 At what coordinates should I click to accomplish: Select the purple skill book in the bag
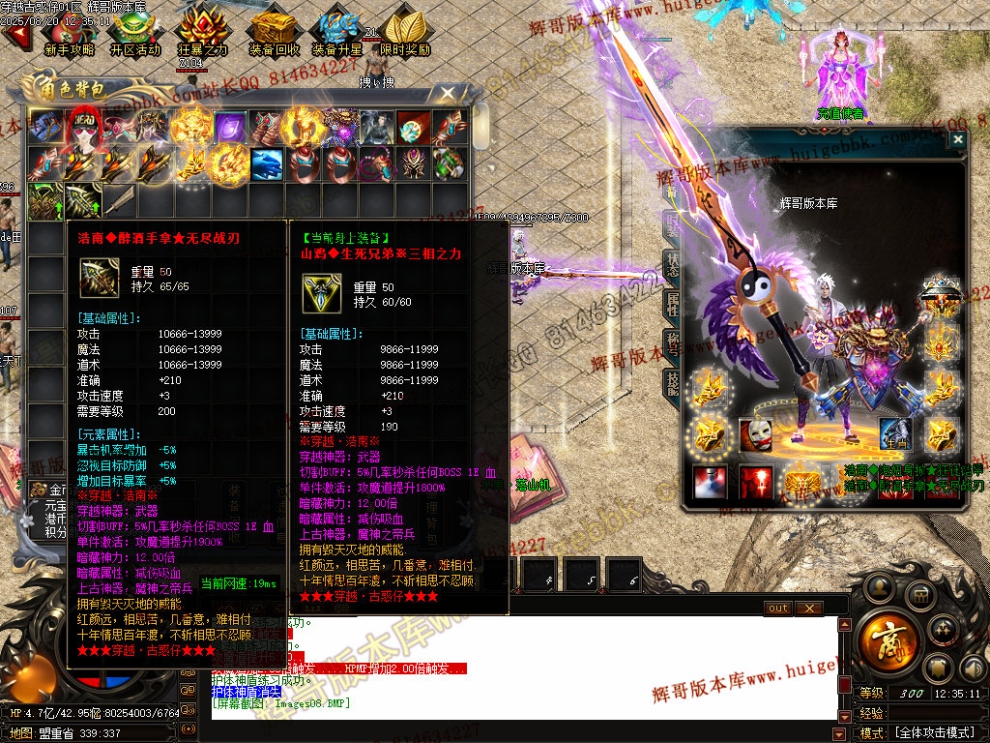[x=230, y=127]
